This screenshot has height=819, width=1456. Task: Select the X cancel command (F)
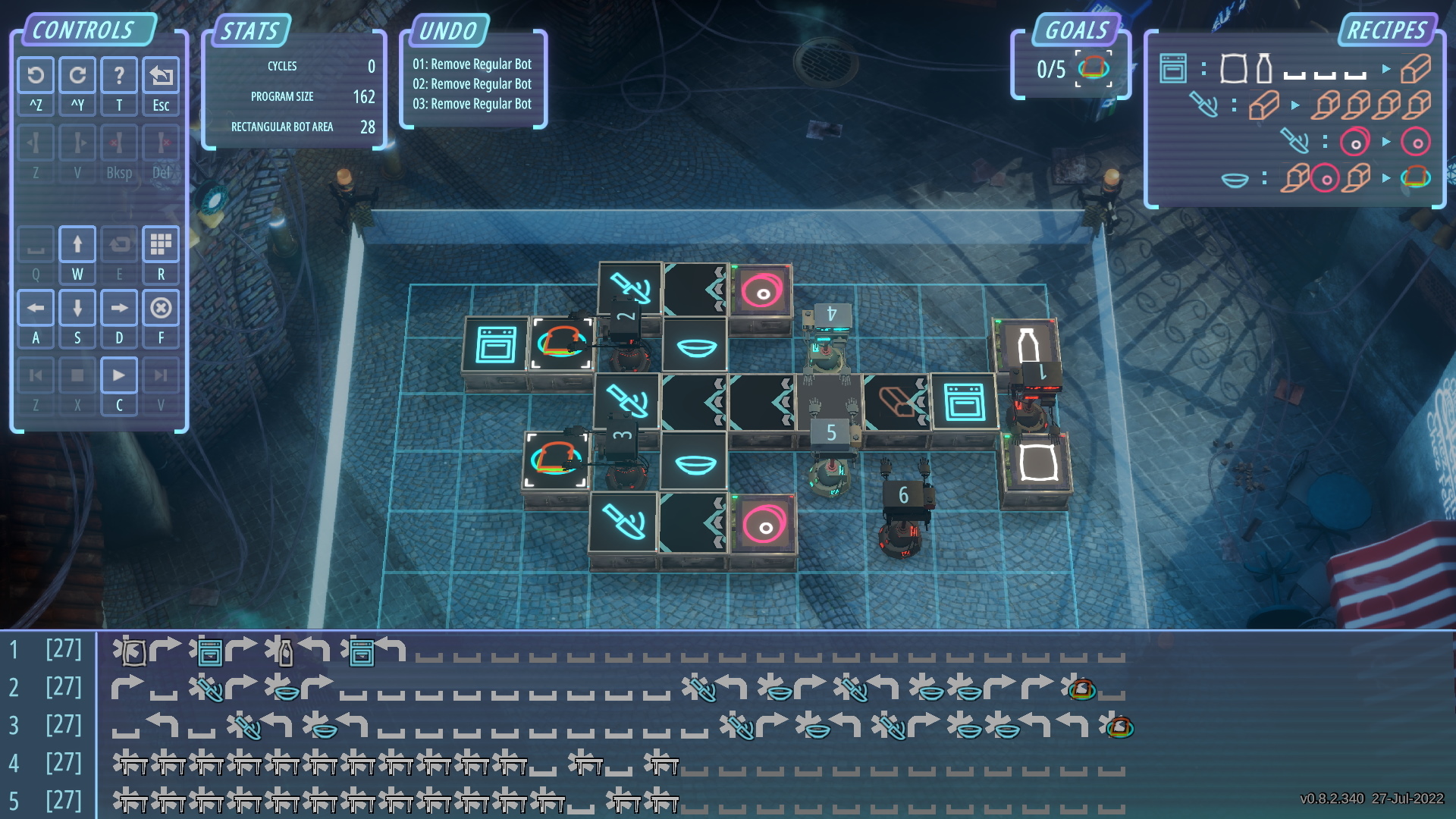click(x=161, y=309)
